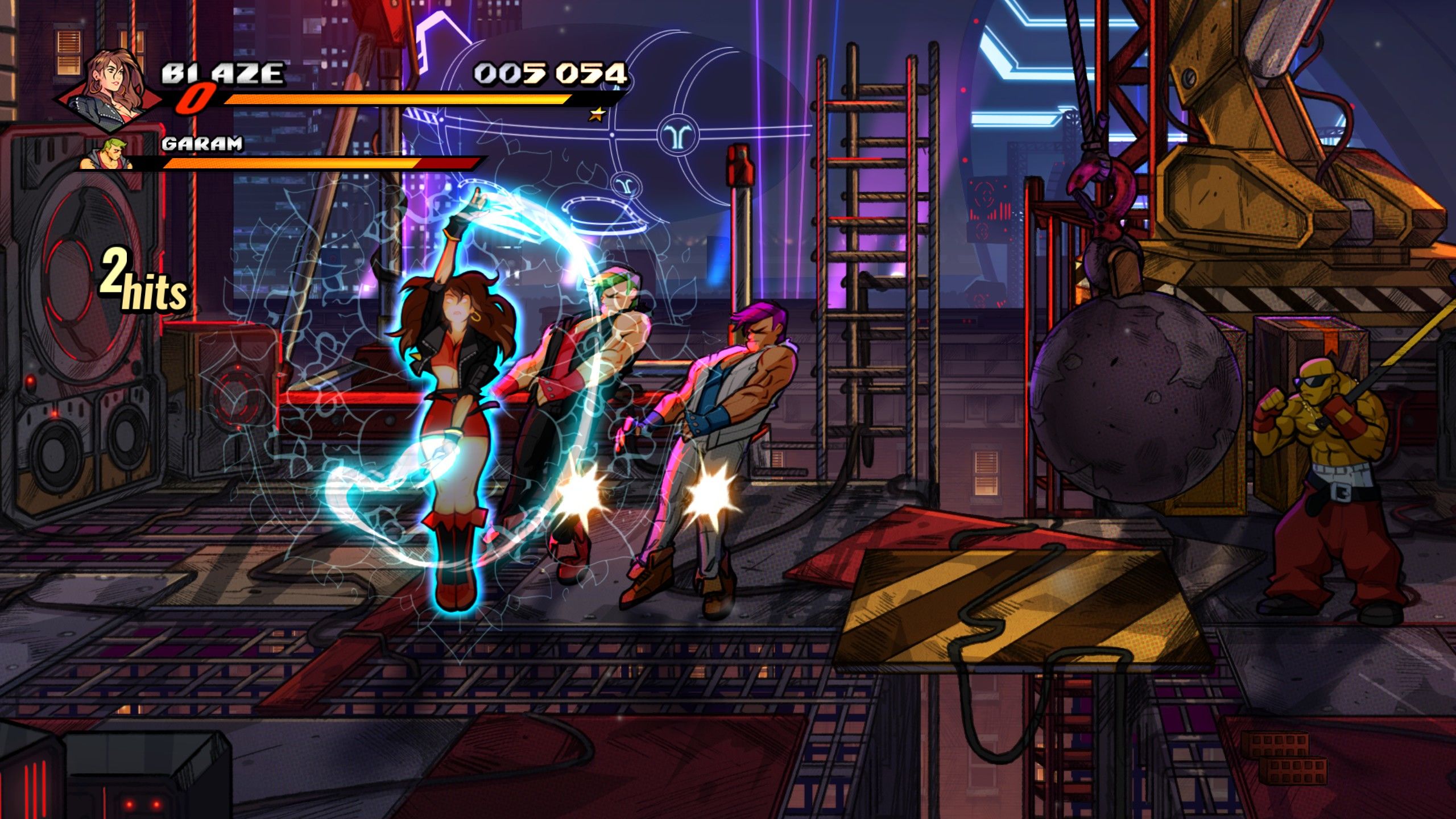Click the red pole behind the fighters
The image size is (1456, 819).
point(739,227)
